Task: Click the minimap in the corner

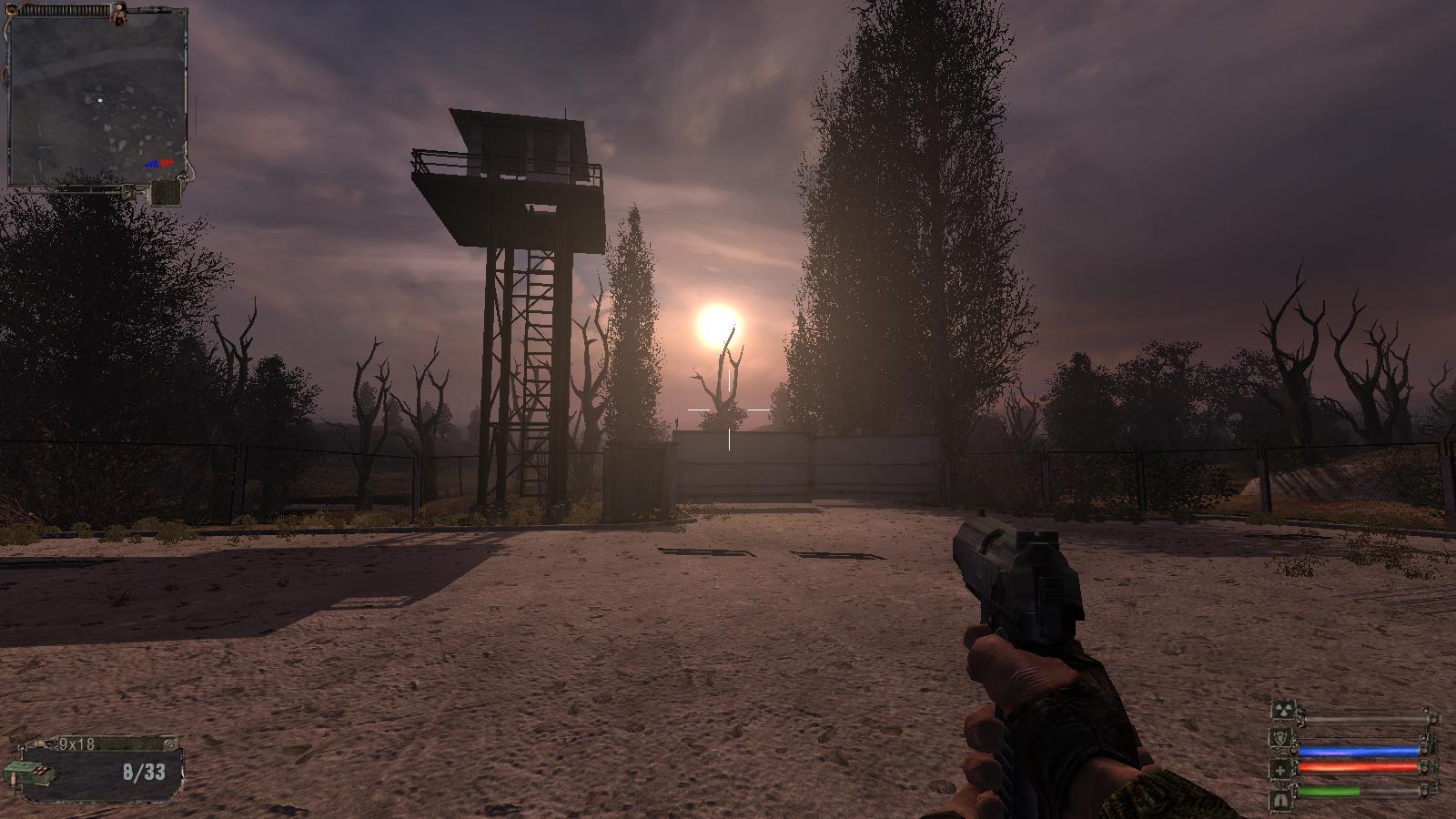Action: (x=96, y=96)
